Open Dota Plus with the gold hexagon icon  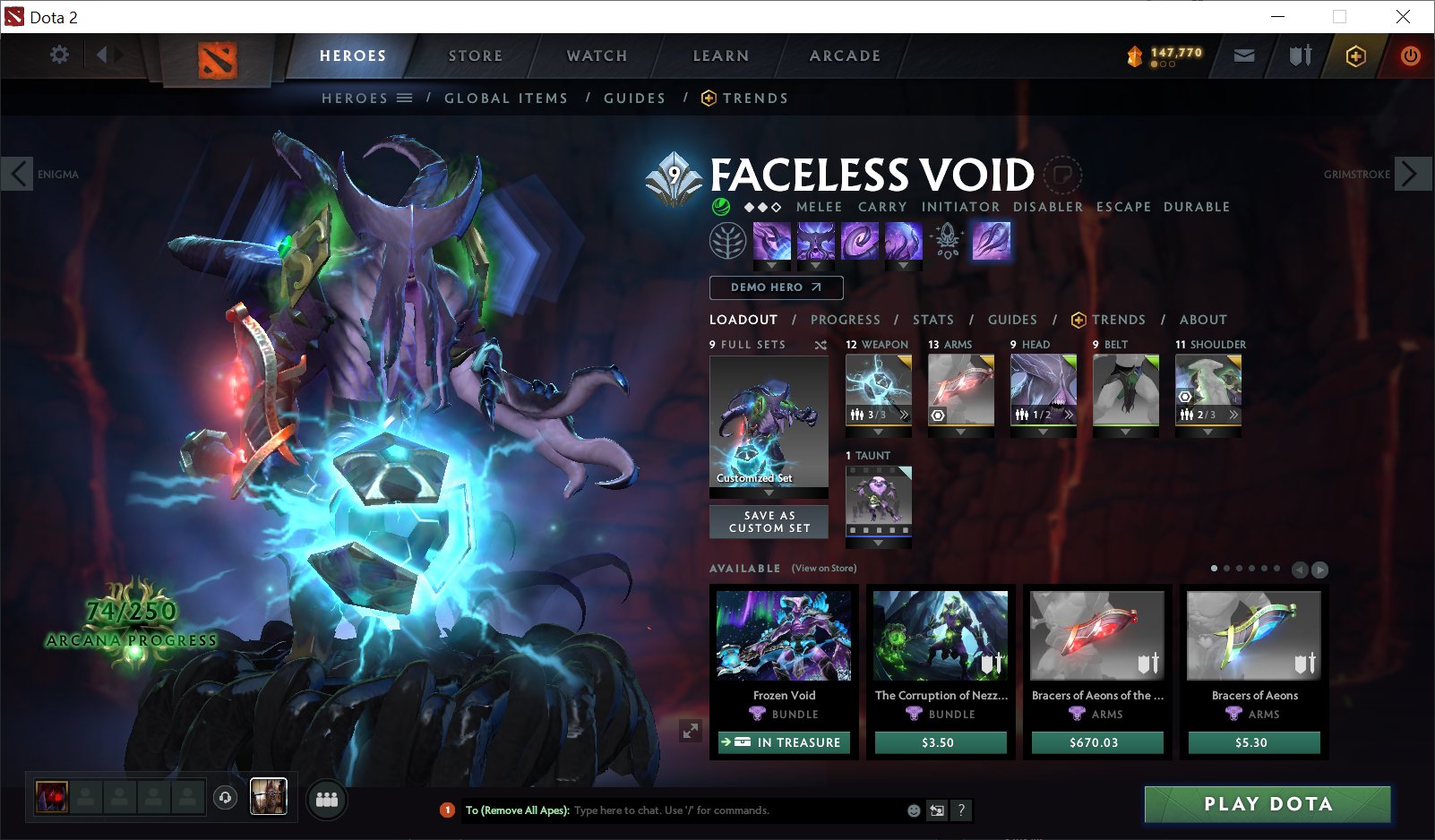tap(1355, 56)
